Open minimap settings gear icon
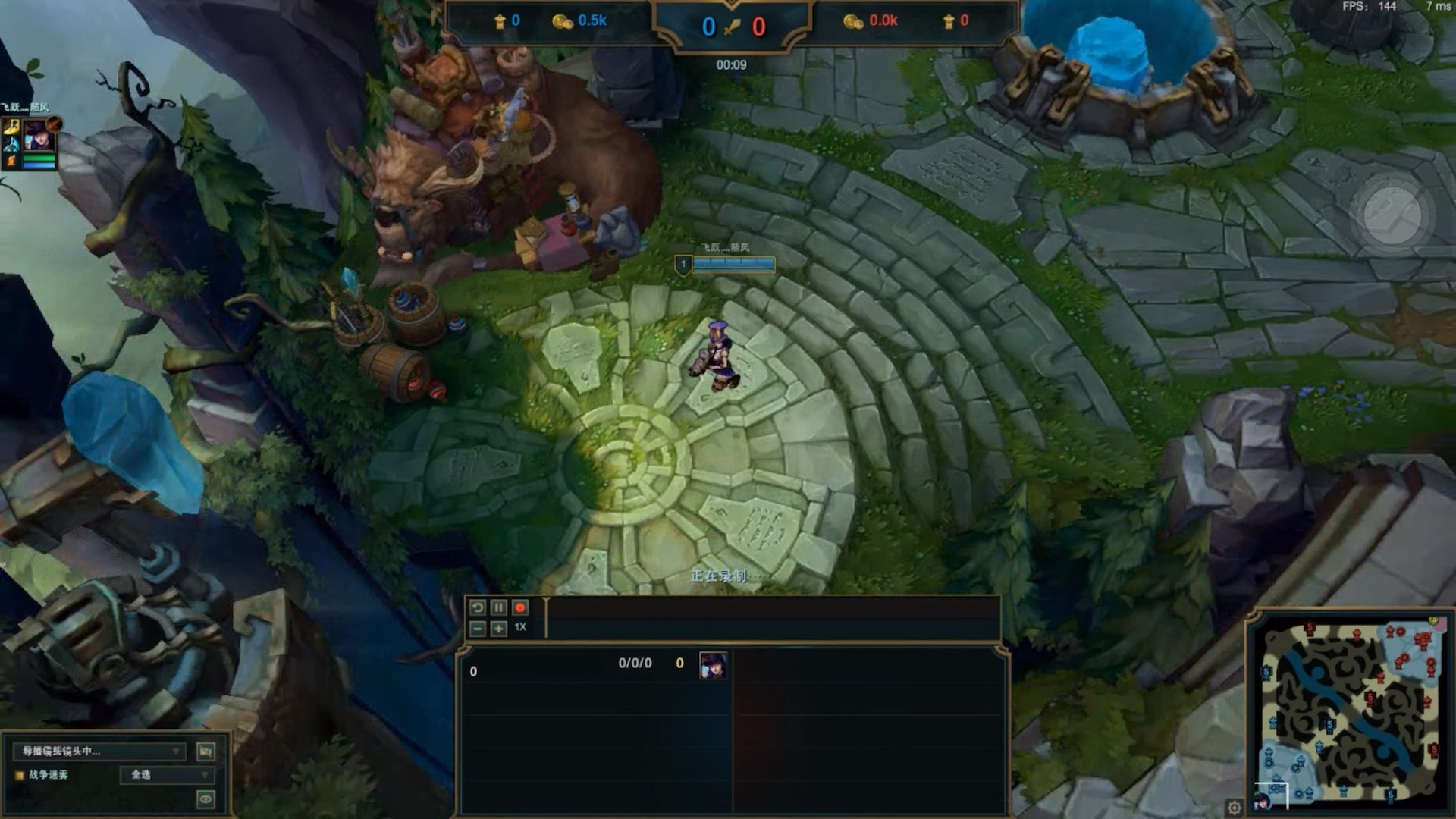Viewport: 1456px width, 819px height. (x=1235, y=807)
